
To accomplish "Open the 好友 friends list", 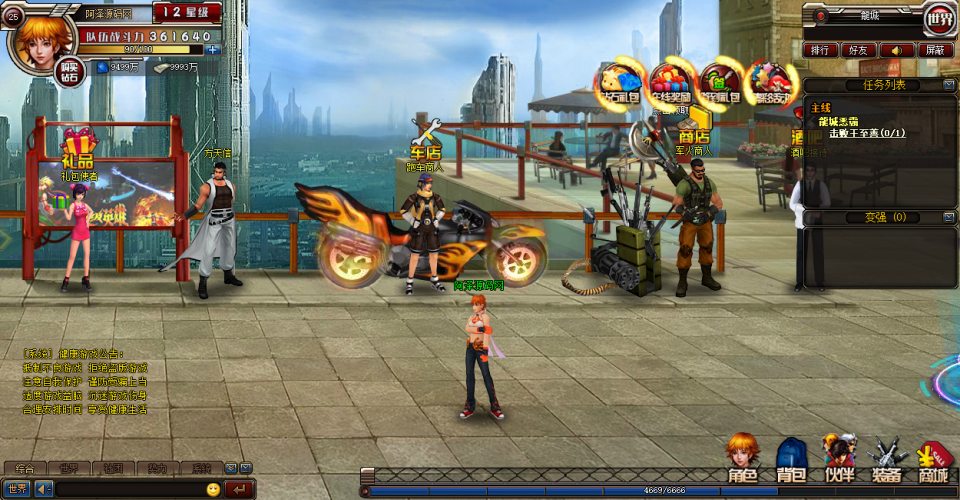I will [x=857, y=49].
